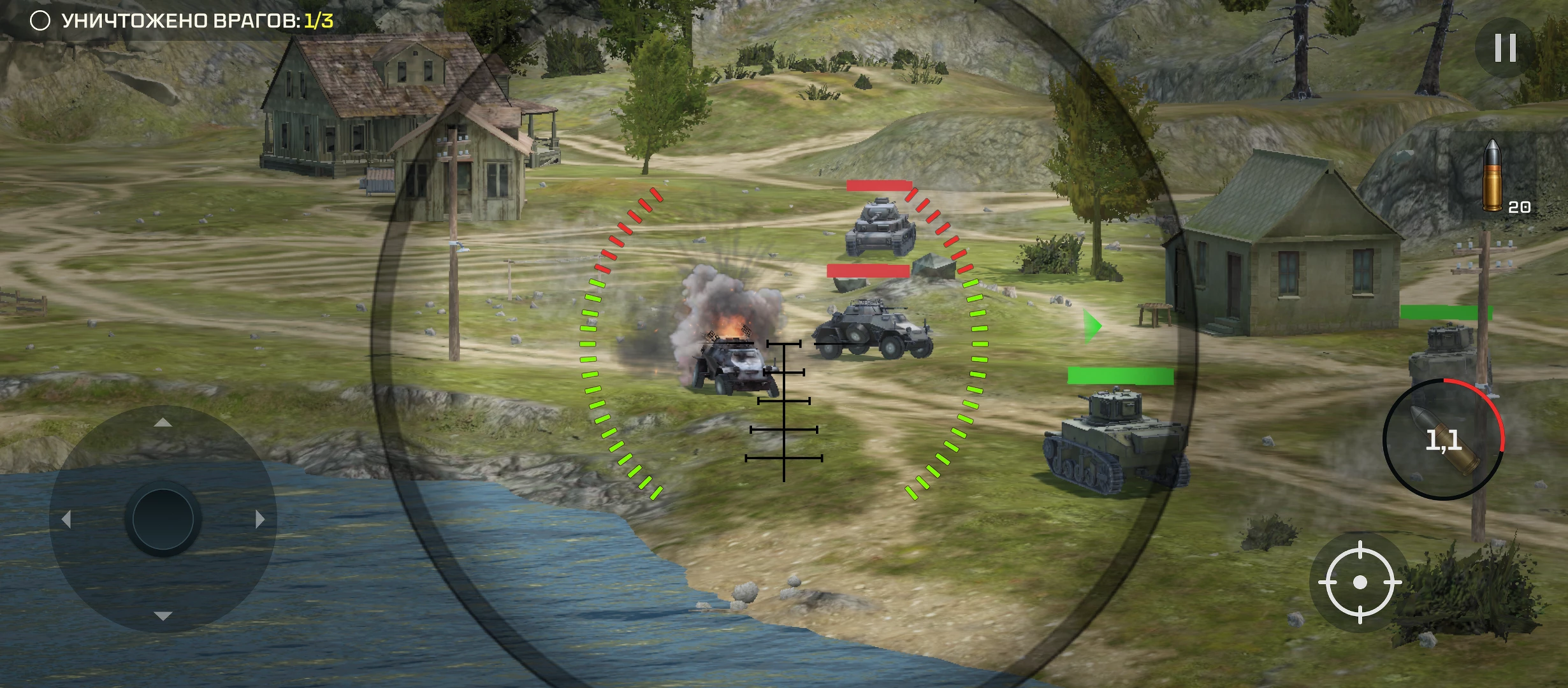Tap the joystick left arrow
This screenshot has height=688, width=1568.
(66, 519)
